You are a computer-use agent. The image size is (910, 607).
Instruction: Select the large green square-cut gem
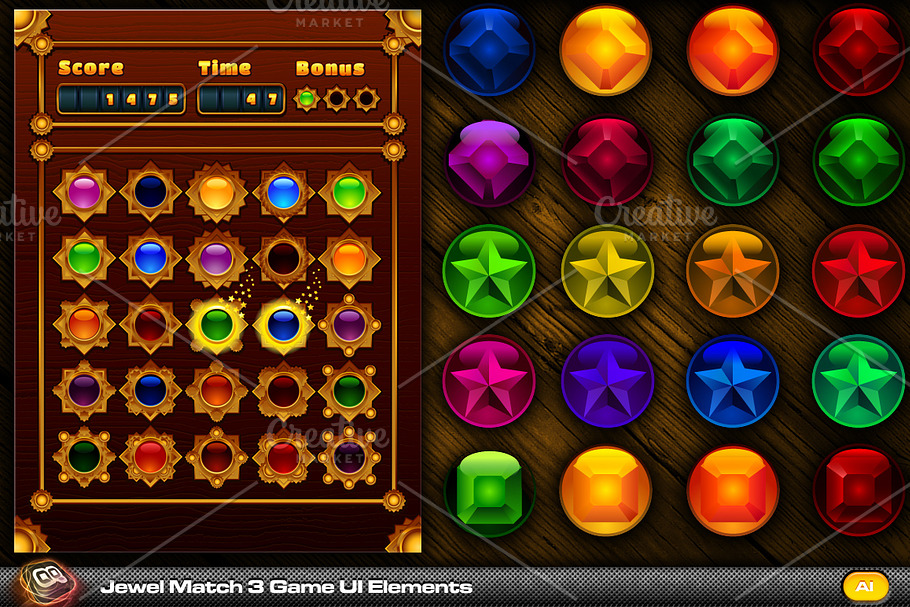point(489,491)
